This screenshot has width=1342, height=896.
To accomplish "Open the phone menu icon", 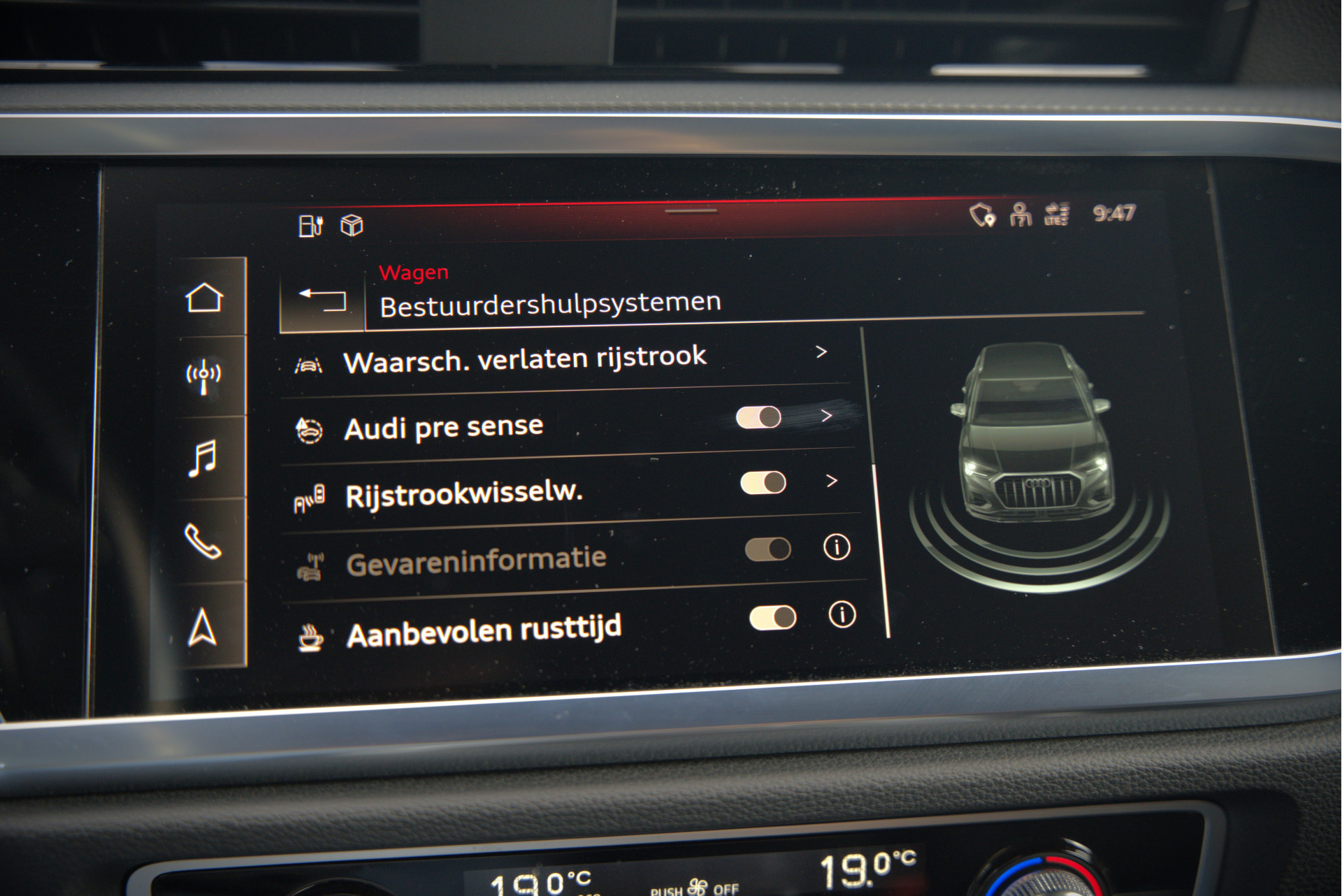I will click(203, 541).
